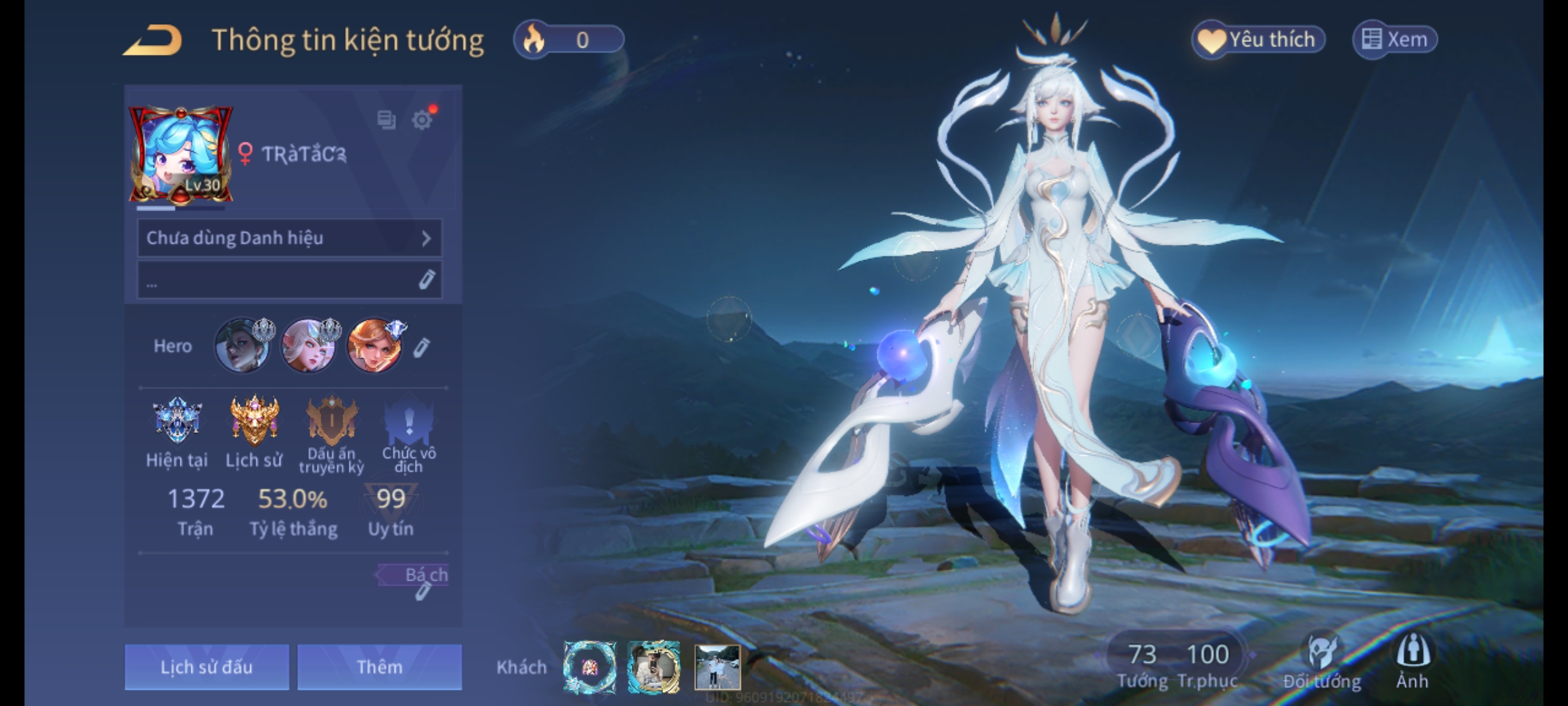Image resolution: width=1568 pixels, height=706 pixels.
Task: Open the flame popularity counter
Action: (x=568, y=40)
